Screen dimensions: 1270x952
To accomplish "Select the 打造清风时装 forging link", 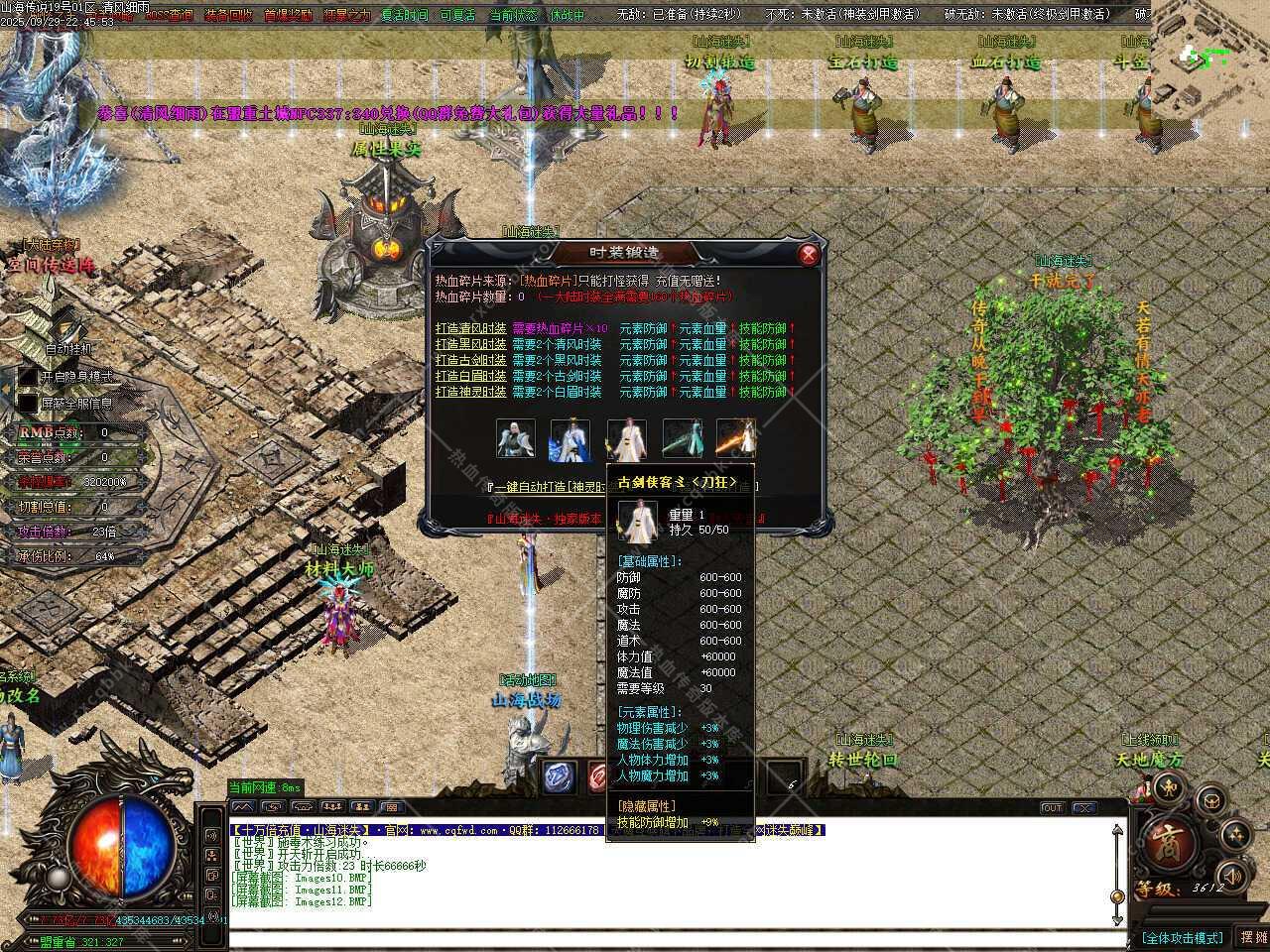I will (x=470, y=328).
